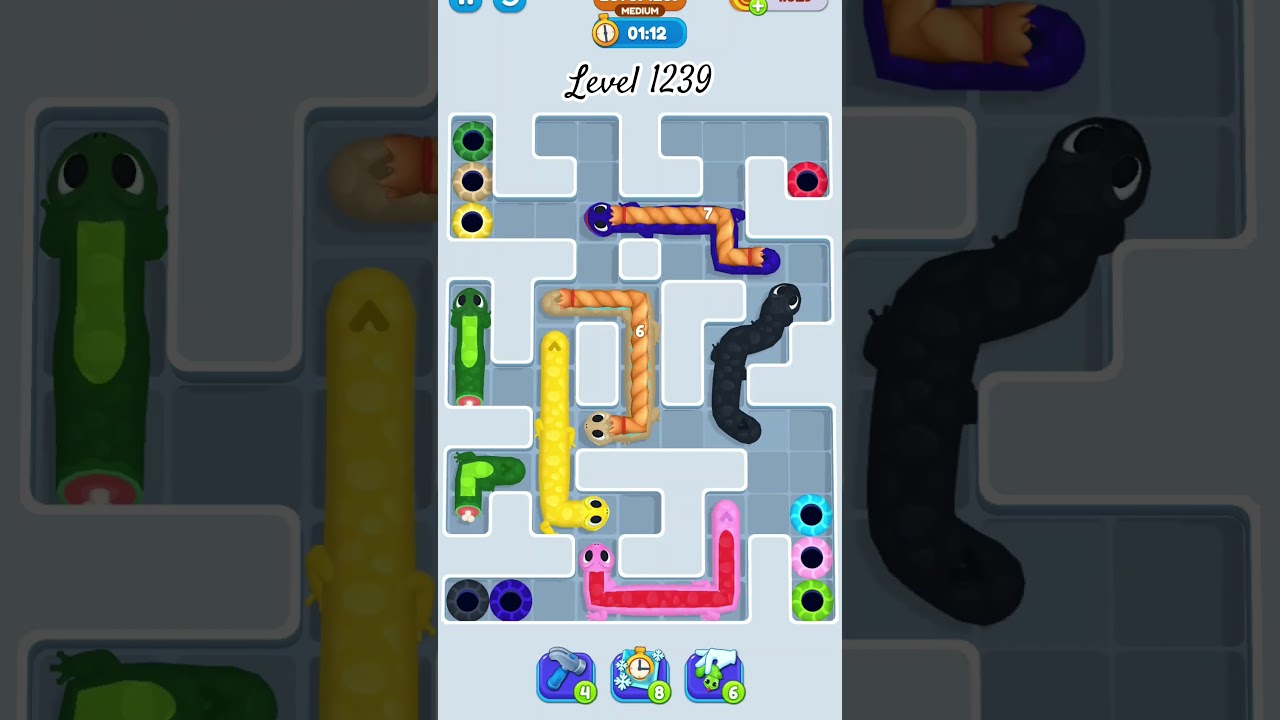Tap the cyan hole on the right side
1280x720 pixels.
[812, 515]
